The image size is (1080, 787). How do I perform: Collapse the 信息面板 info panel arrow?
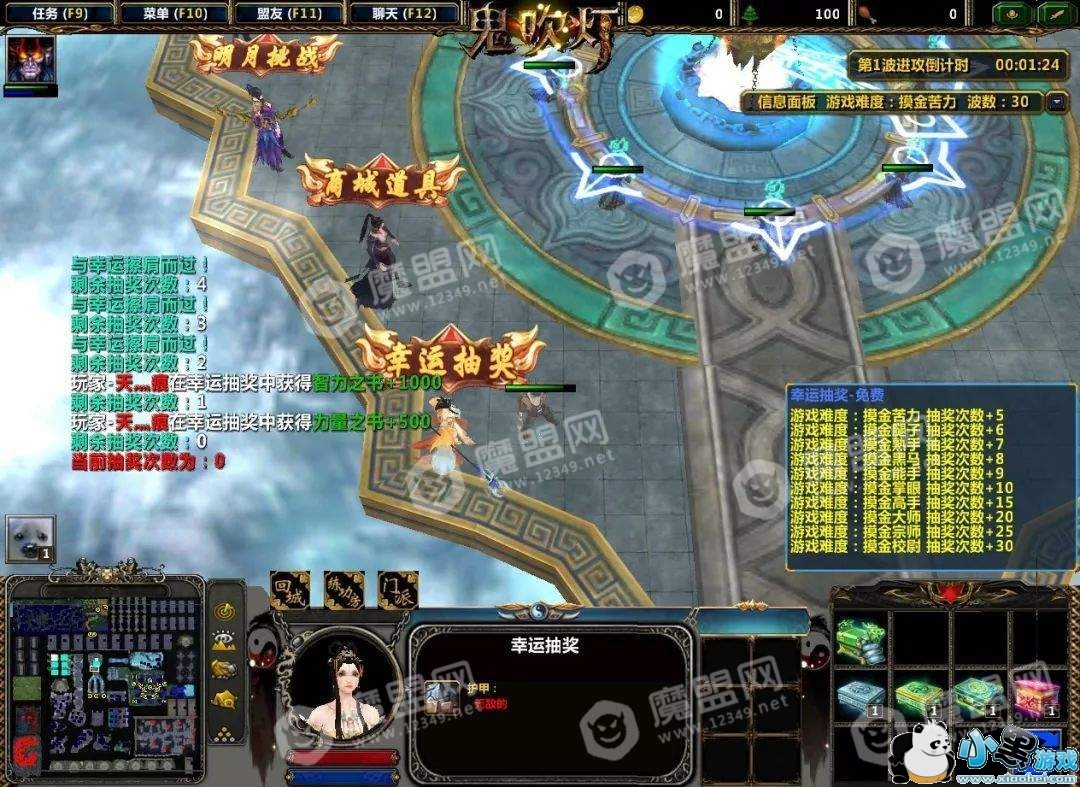point(1057,102)
